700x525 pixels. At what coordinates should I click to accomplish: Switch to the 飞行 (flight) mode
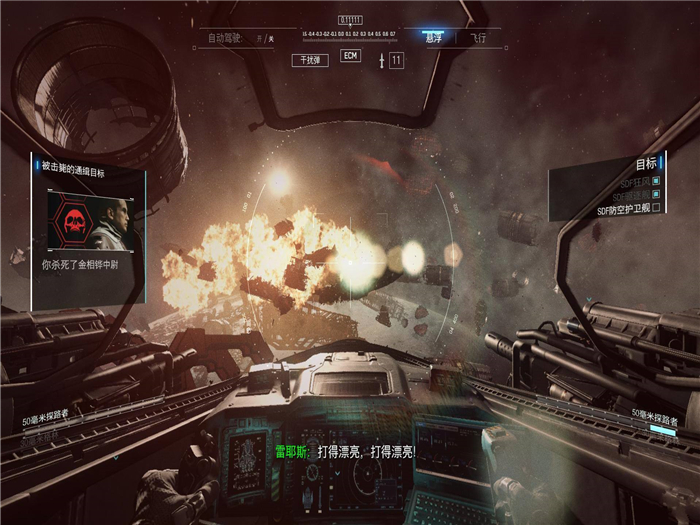coord(478,37)
